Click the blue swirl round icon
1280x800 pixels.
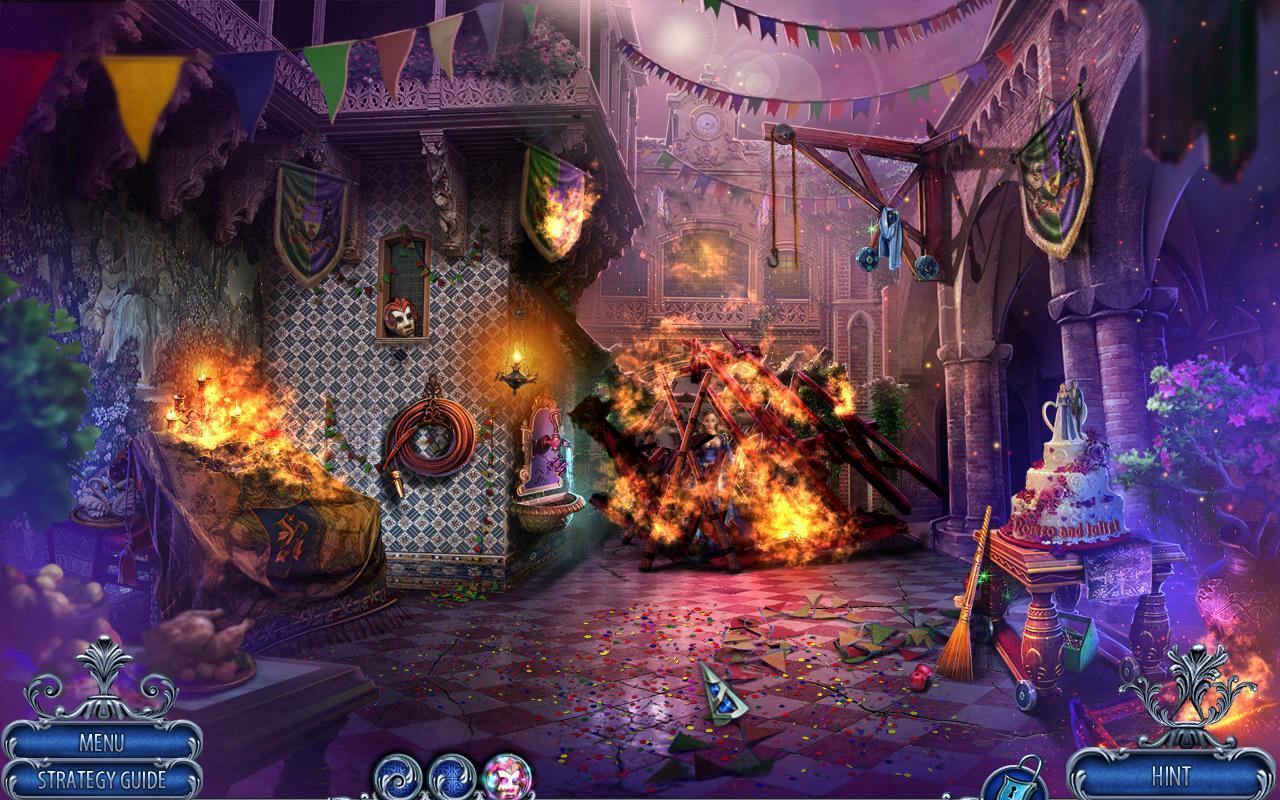(x=397, y=776)
